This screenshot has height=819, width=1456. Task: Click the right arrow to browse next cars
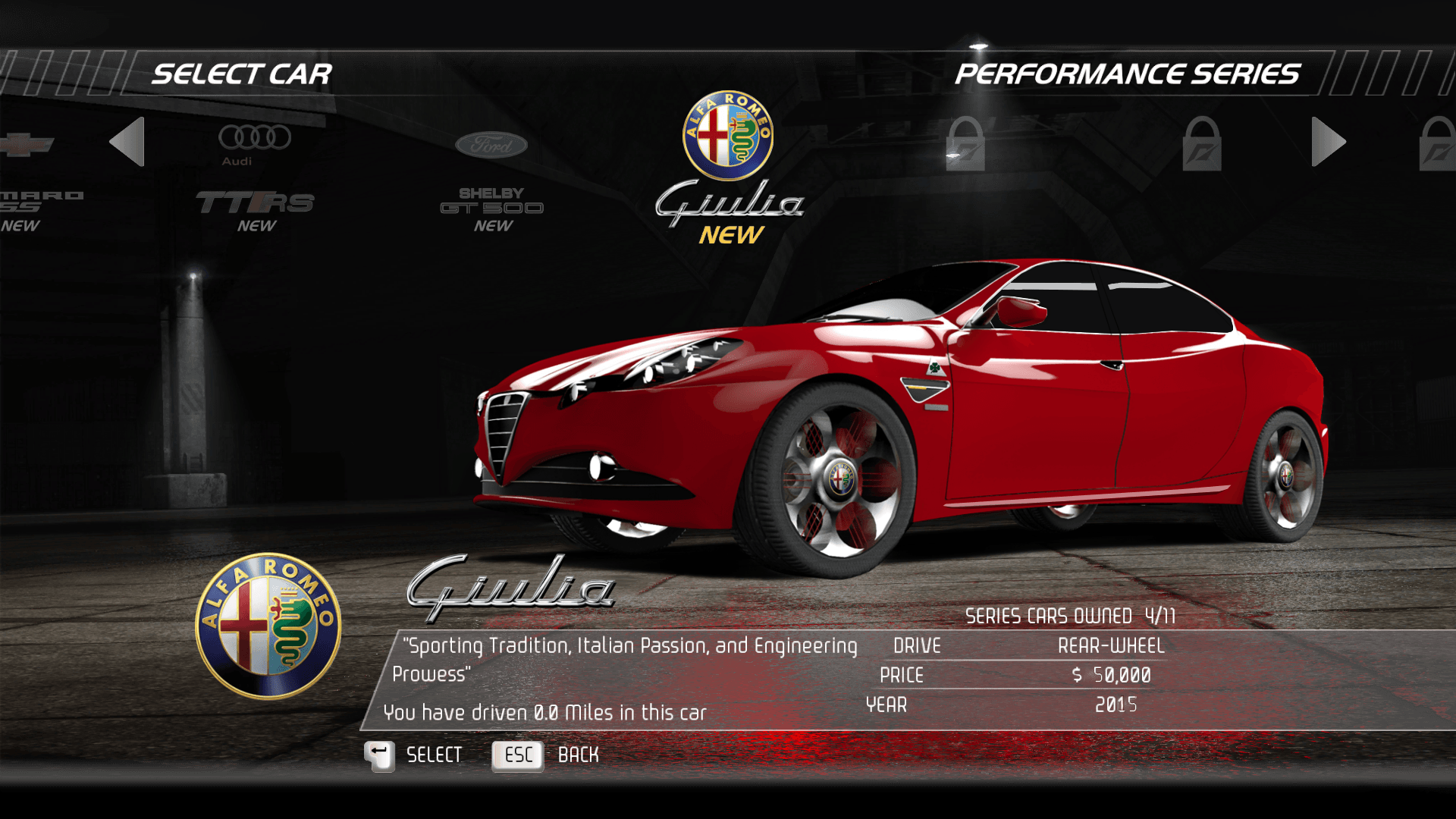[x=1328, y=142]
